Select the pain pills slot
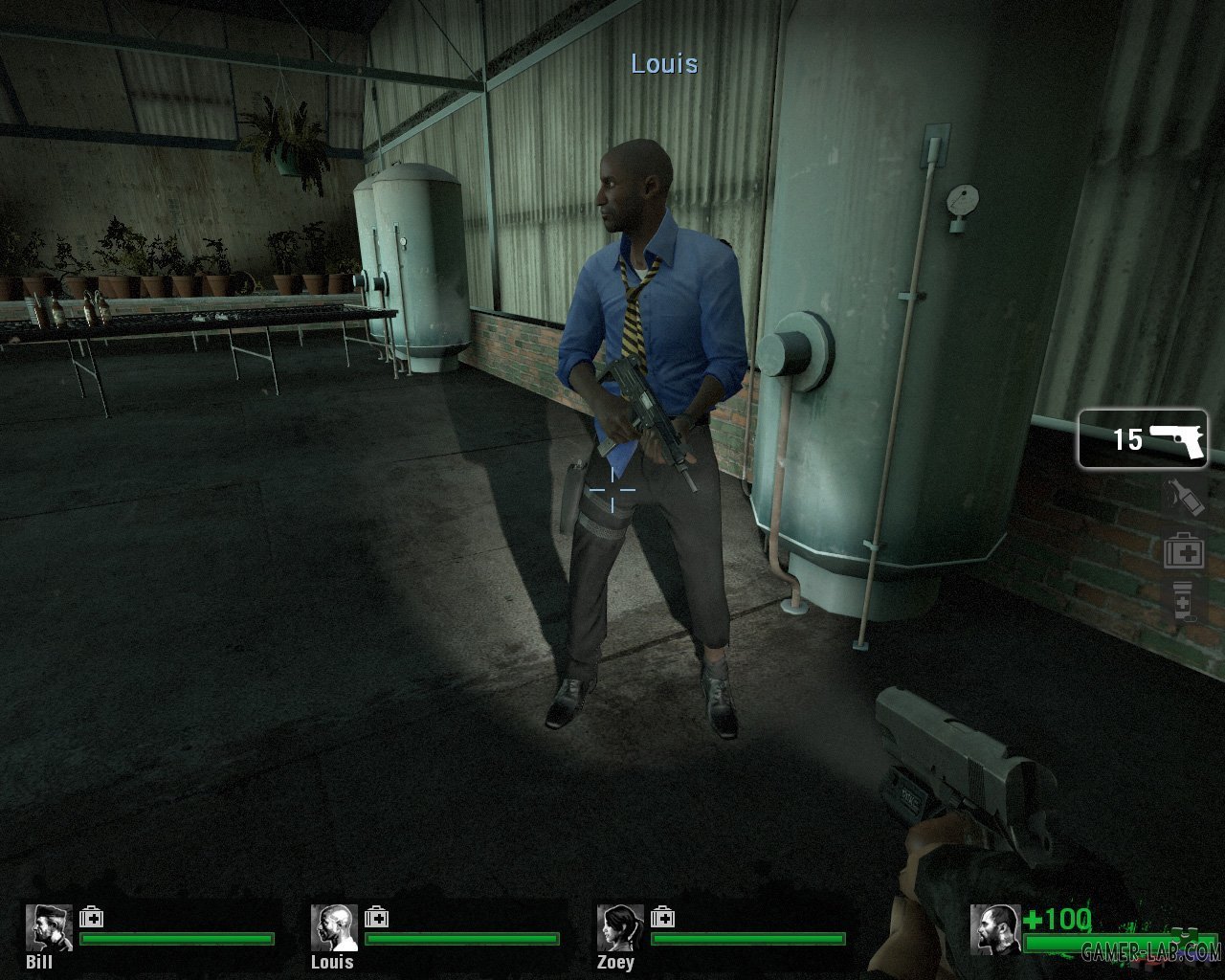The height and width of the screenshot is (980, 1225). 1183,603
